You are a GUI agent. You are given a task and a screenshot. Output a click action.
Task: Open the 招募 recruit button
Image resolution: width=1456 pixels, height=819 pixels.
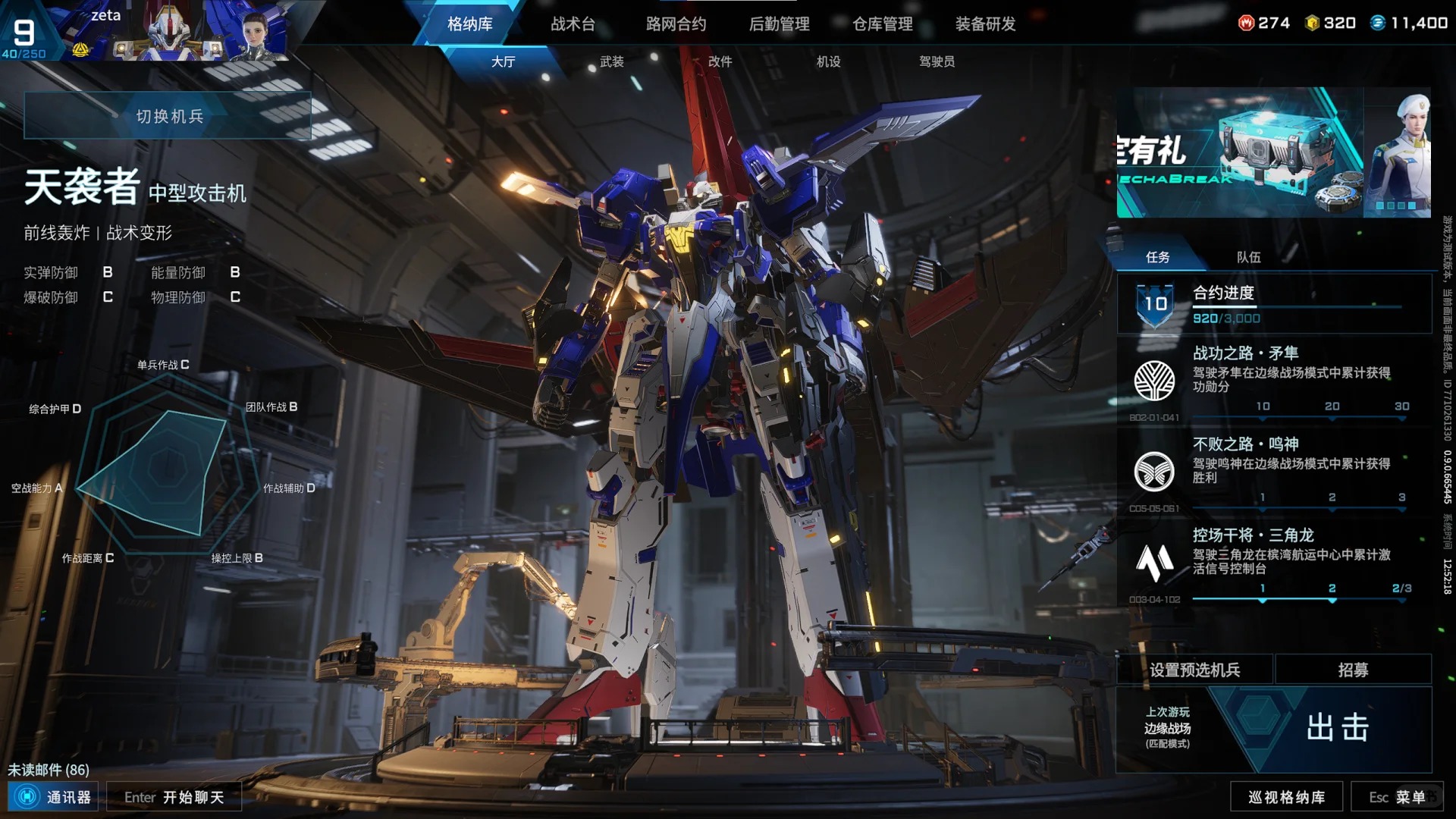pyautogui.click(x=1353, y=670)
